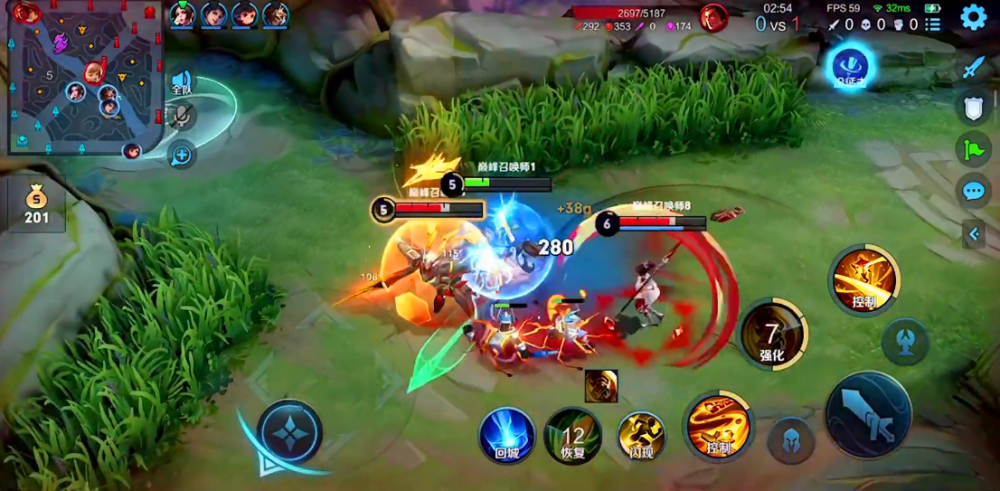The image size is (1000, 491).
Task: Open the quick chat bubble
Action: click(x=974, y=191)
